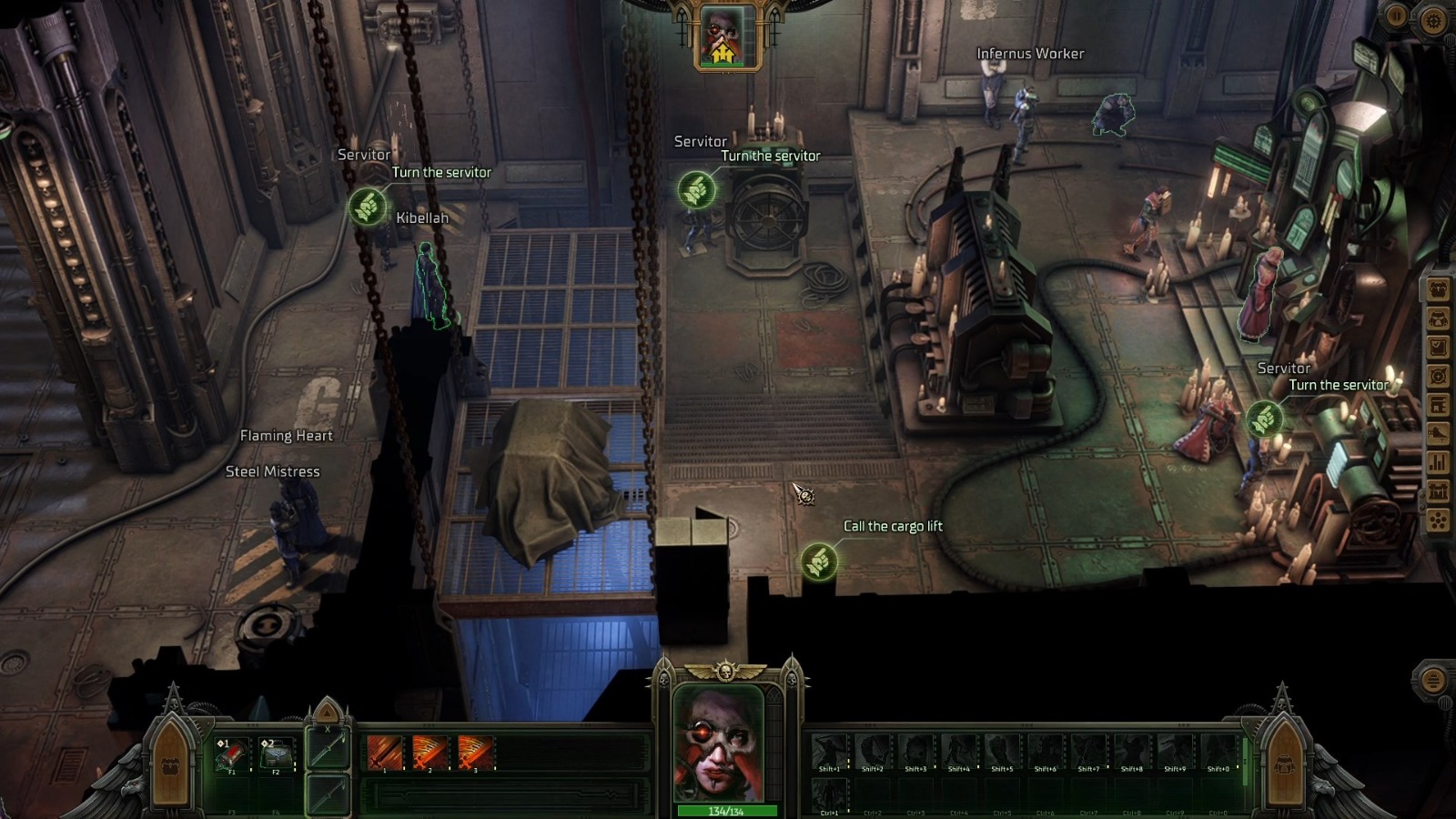Swap to the alternate weapon set
The height and width of the screenshot is (819, 1456).
click(x=328, y=795)
